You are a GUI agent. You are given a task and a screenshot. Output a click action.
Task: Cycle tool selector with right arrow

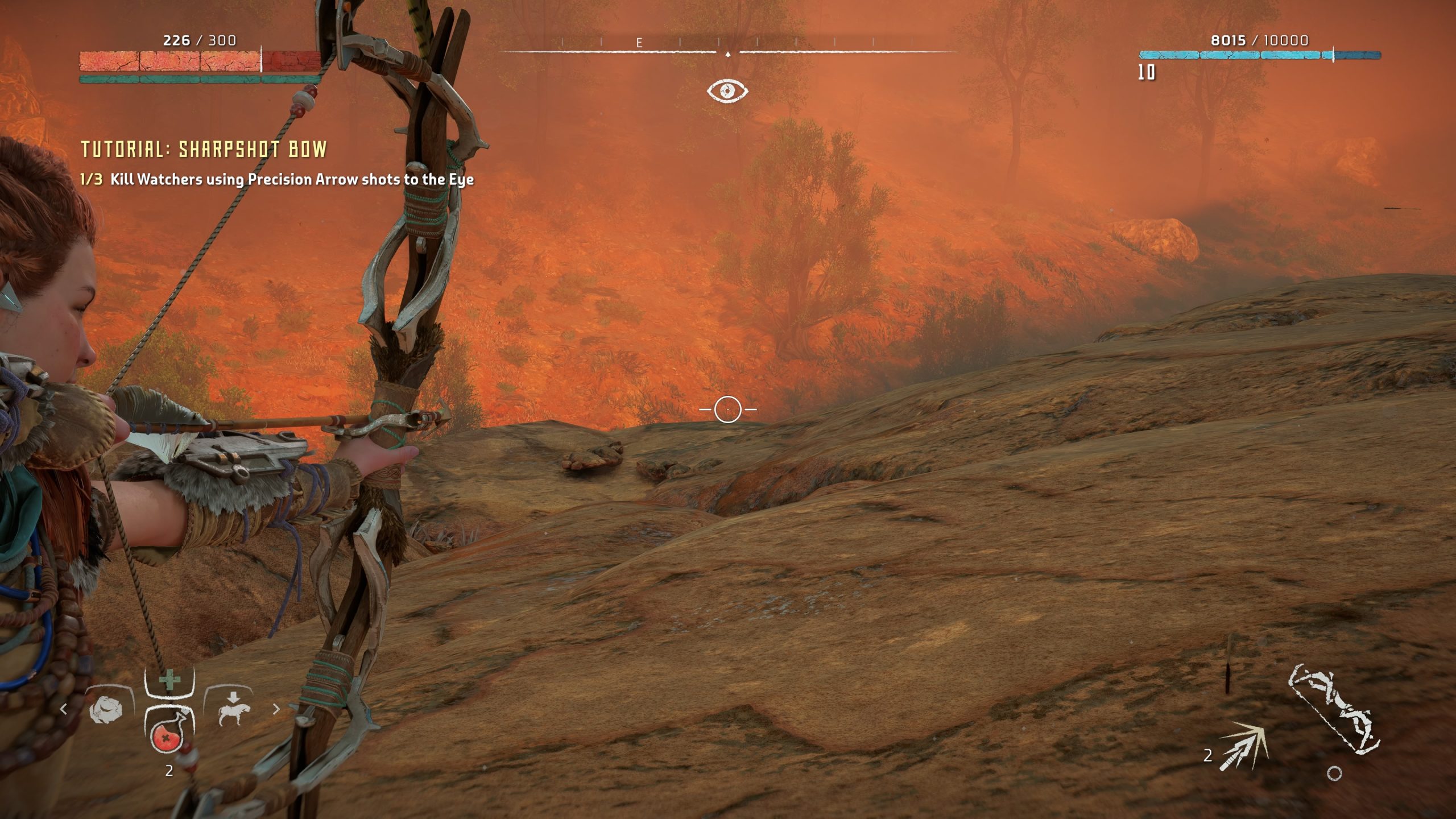click(277, 709)
